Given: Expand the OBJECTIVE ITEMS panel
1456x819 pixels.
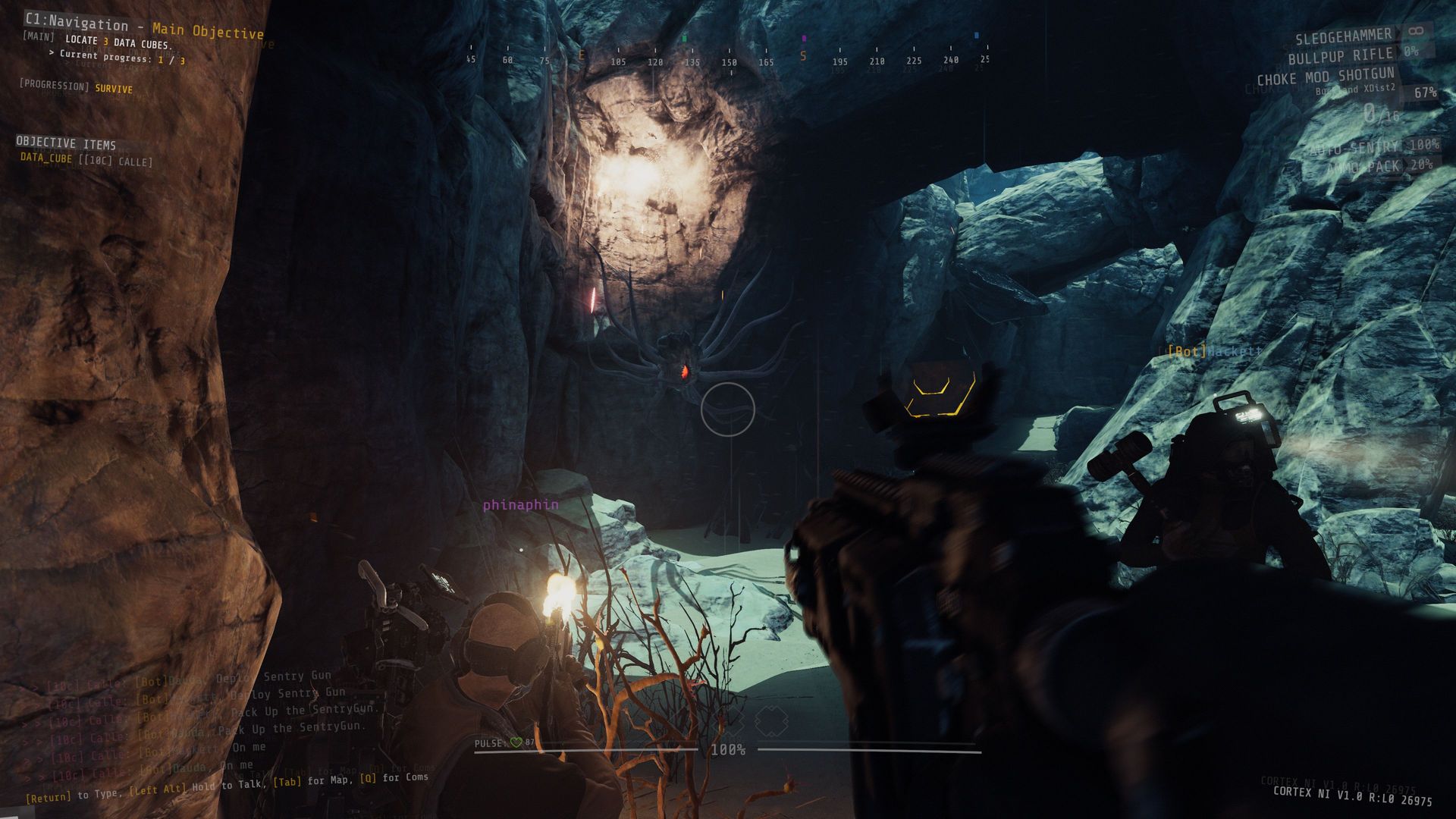Looking at the screenshot, I should (x=64, y=143).
